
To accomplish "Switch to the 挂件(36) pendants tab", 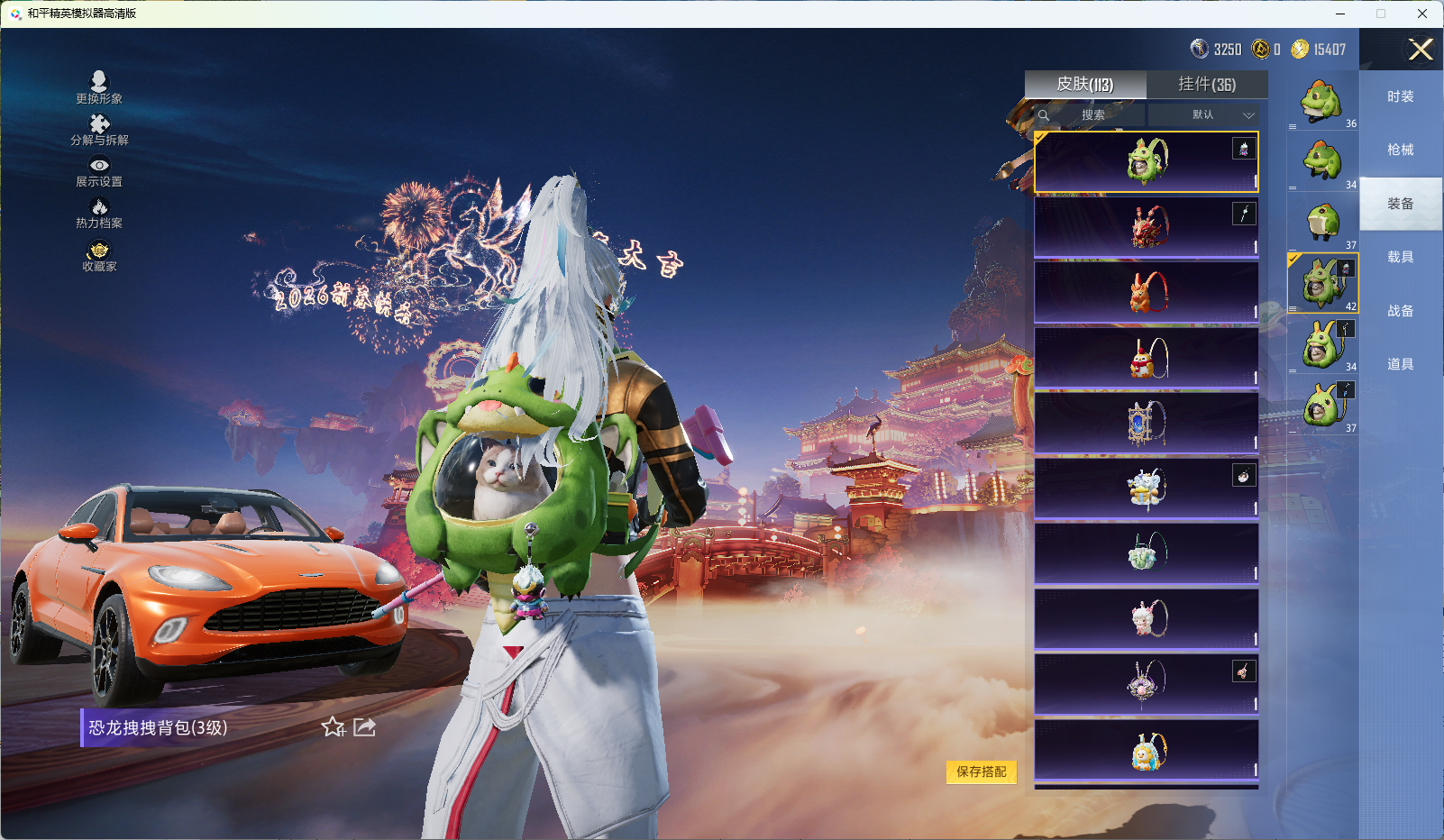I will coord(1207,85).
